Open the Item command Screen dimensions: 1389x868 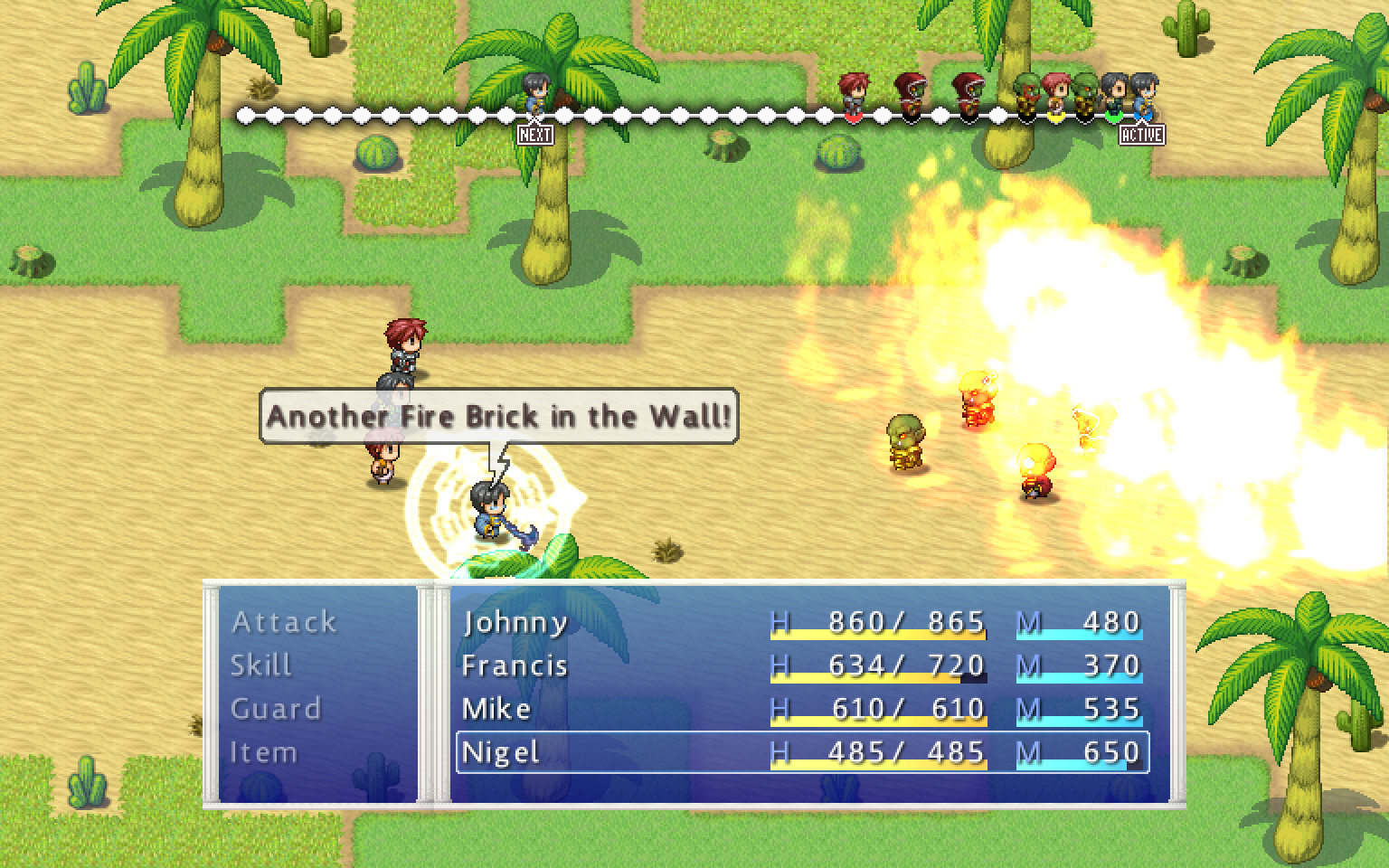pyautogui.click(x=263, y=752)
